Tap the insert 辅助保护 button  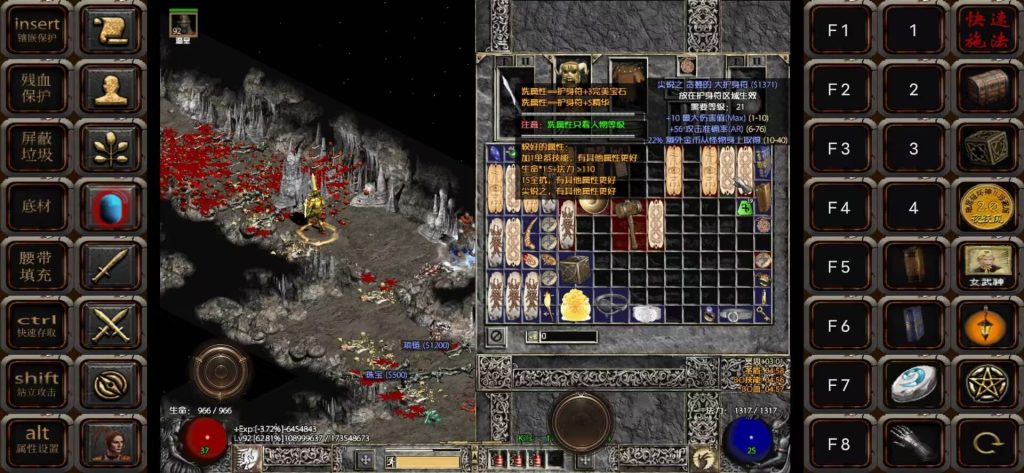(38, 30)
